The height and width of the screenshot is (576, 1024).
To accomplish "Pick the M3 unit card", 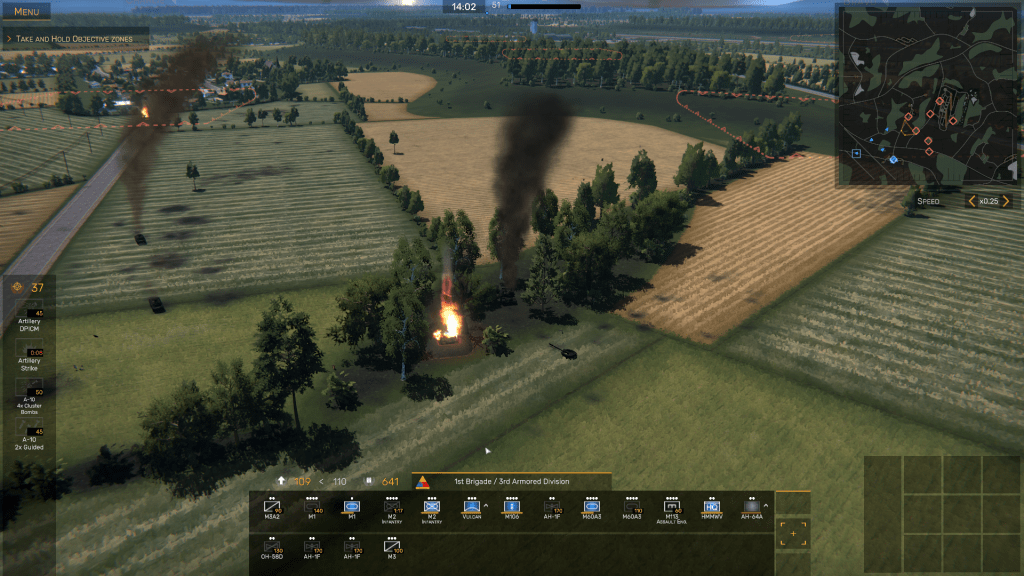I will 392,549.
